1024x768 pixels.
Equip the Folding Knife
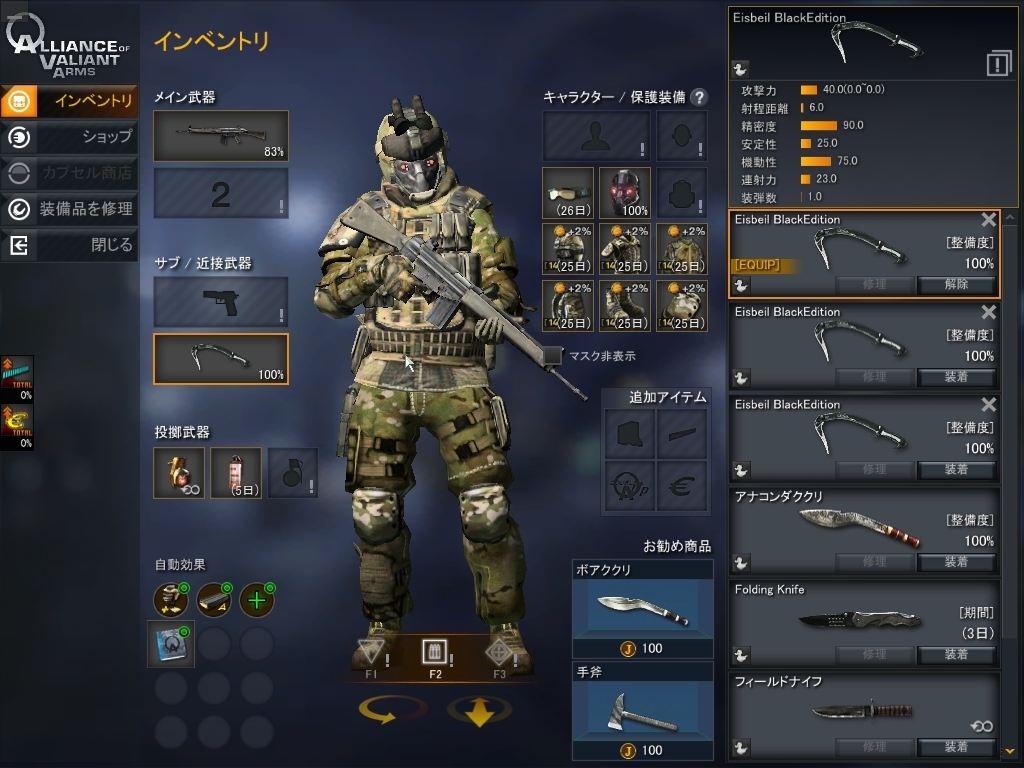tap(956, 655)
